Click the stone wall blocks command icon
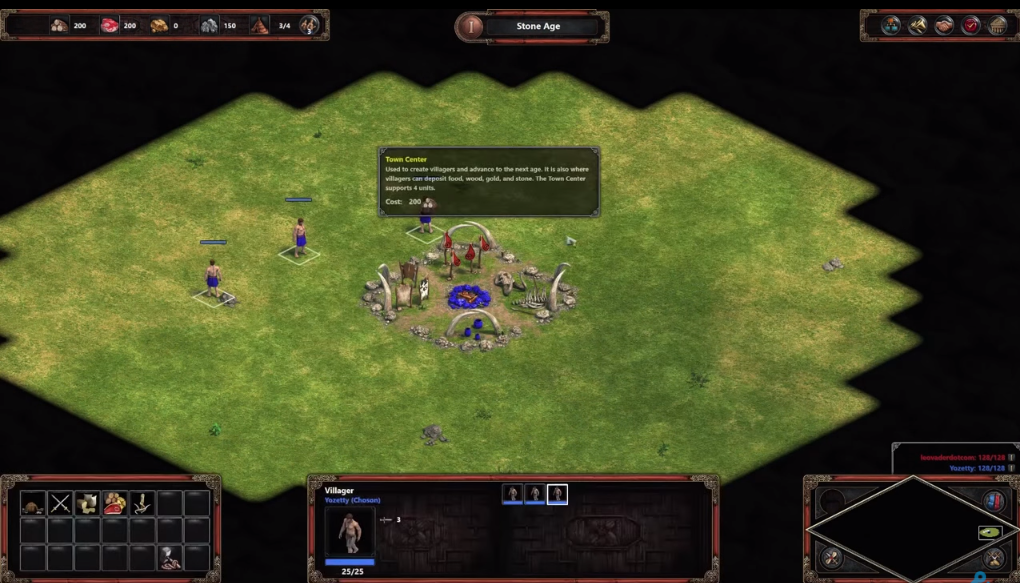Screen dimensions: 1020x583 [88, 504]
